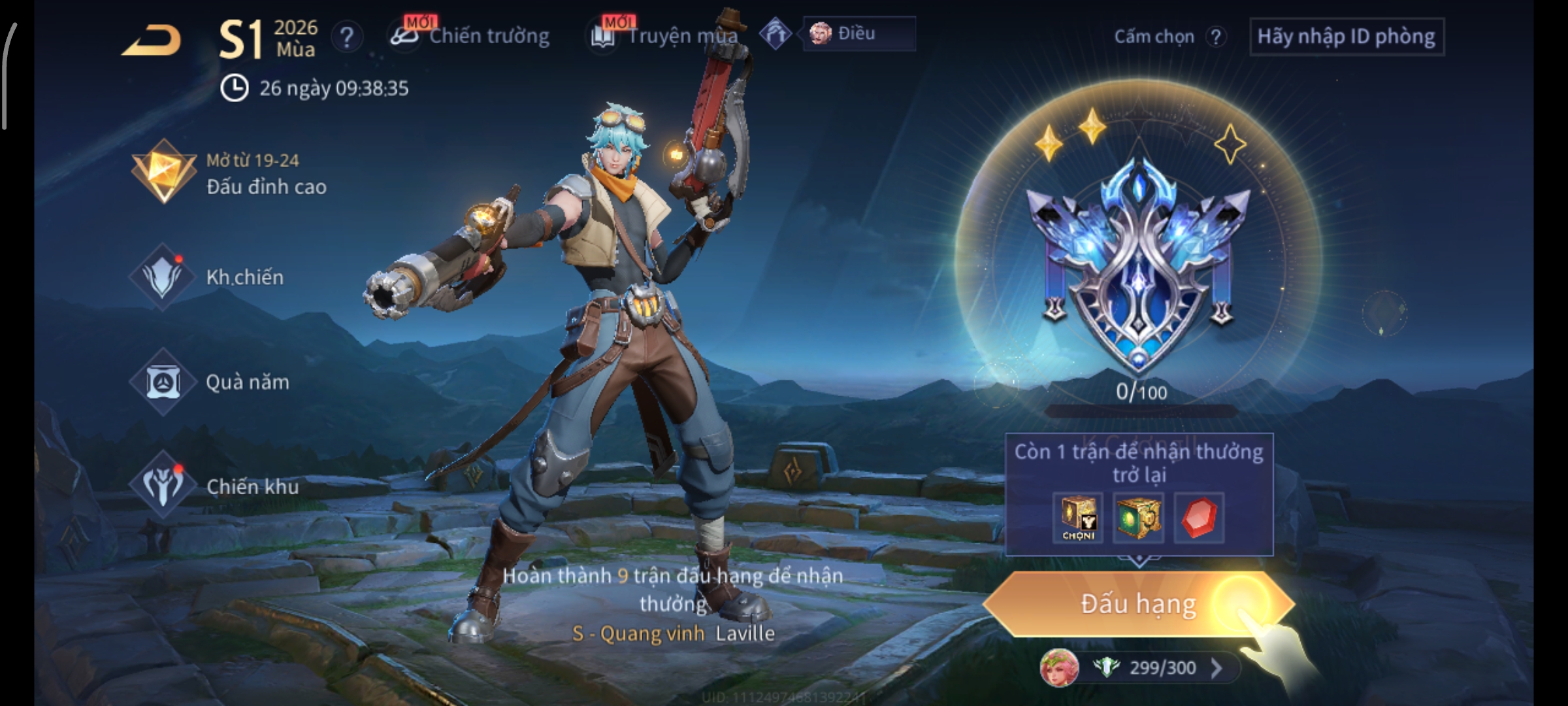Screen dimensions: 1568x706
Task: Start ranked match with Đấu hạng
Action: pyautogui.click(x=1138, y=604)
